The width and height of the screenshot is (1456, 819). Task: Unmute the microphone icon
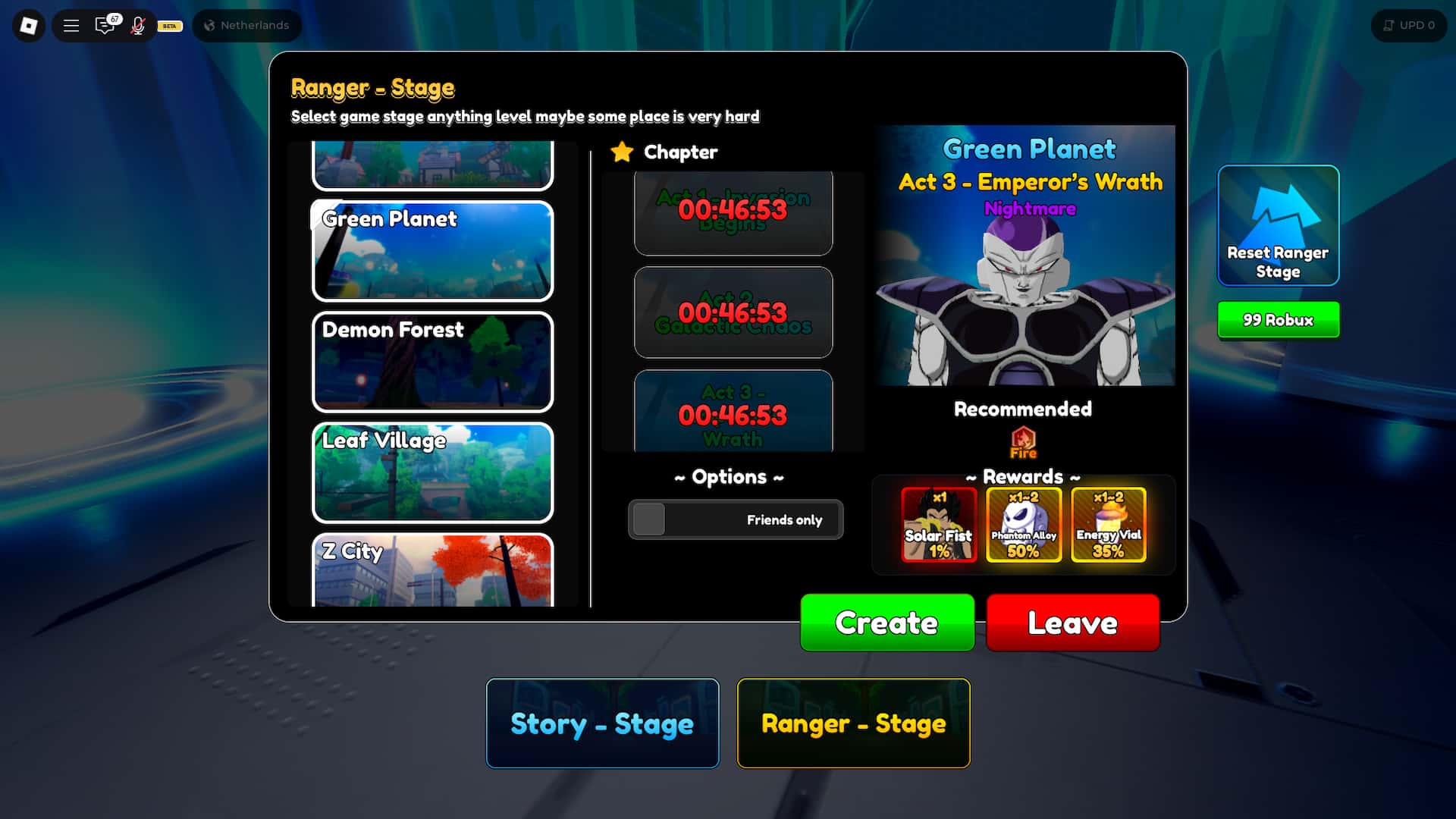pyautogui.click(x=138, y=25)
